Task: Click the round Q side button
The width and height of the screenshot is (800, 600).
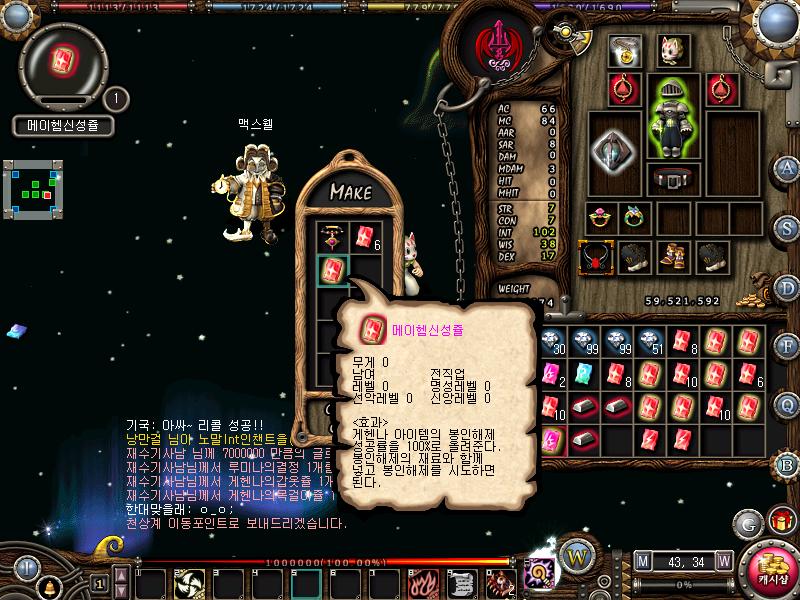Action: [786, 404]
